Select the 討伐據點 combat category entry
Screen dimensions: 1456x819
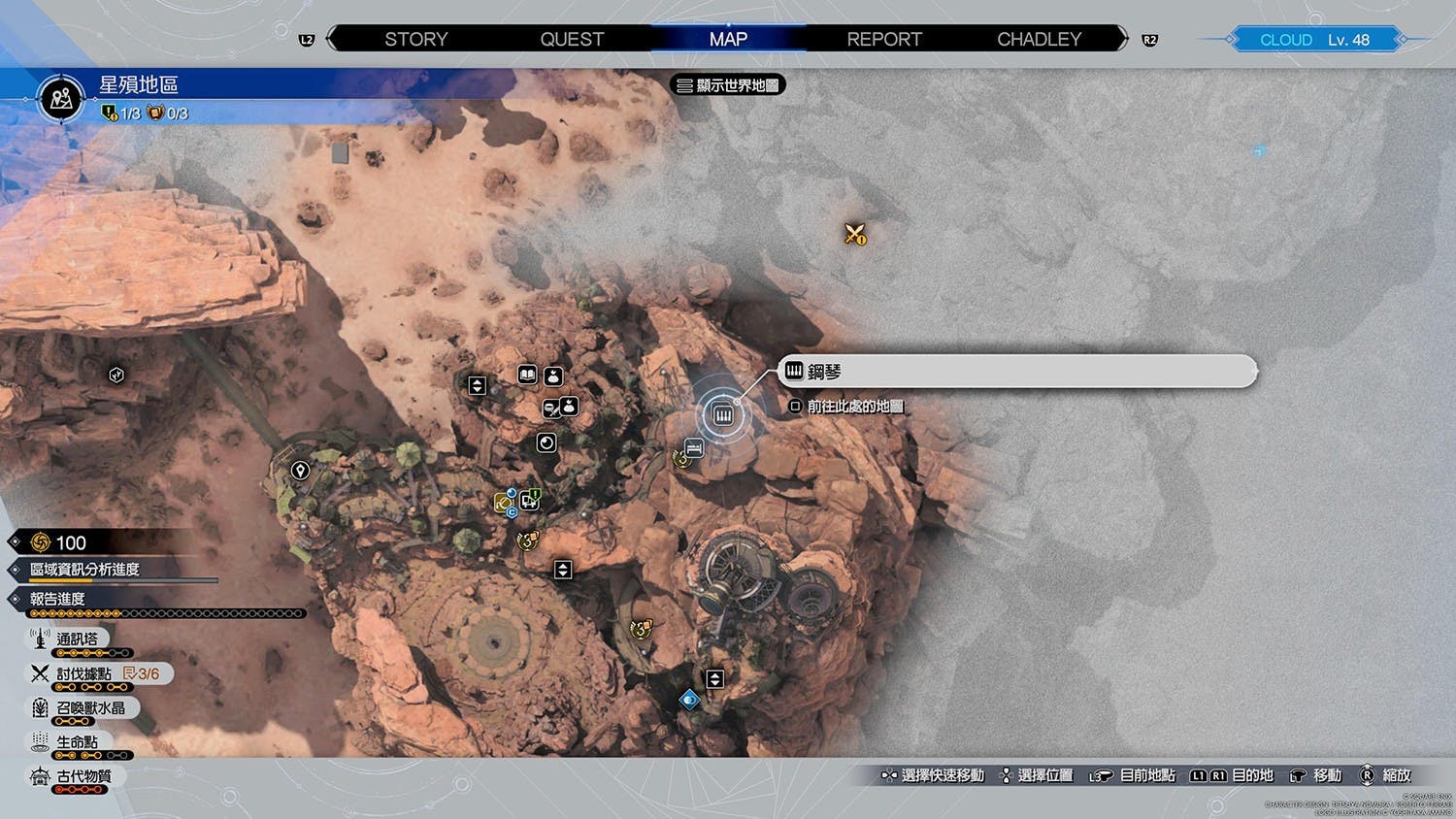pyautogui.click(x=83, y=673)
